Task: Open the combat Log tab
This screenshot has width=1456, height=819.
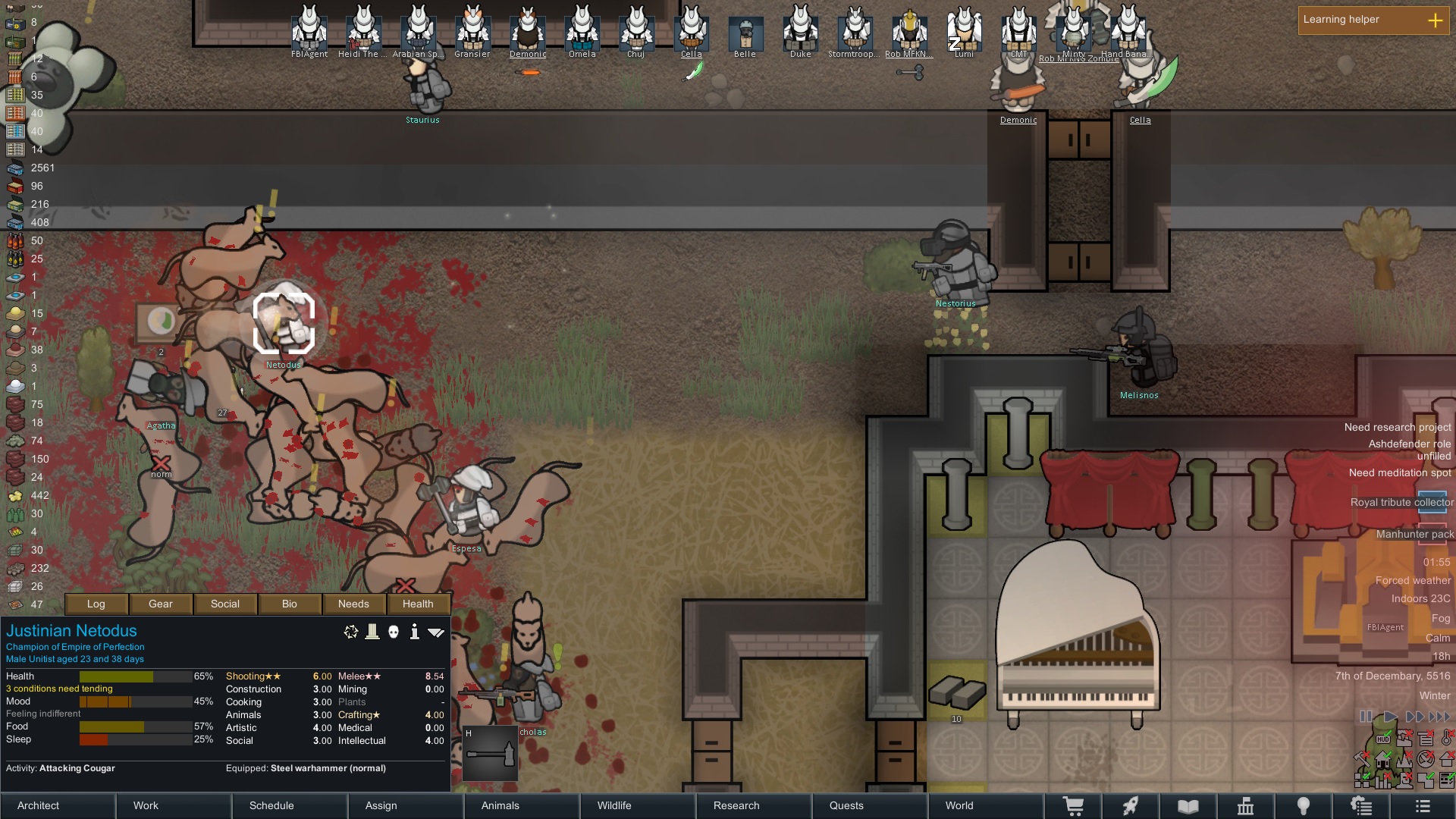Action: click(96, 604)
